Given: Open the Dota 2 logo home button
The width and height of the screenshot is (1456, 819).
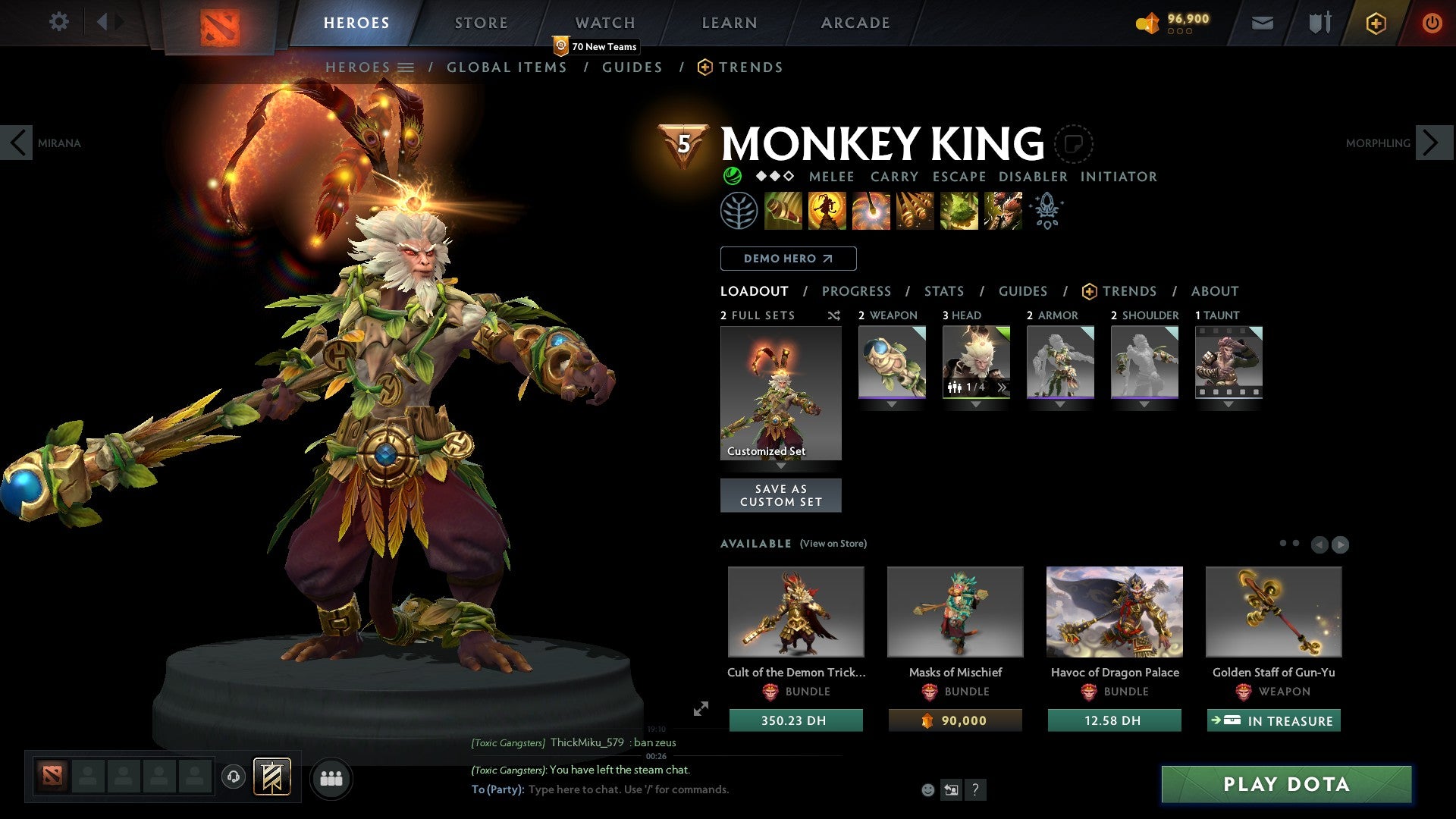Looking at the screenshot, I should (x=221, y=23).
